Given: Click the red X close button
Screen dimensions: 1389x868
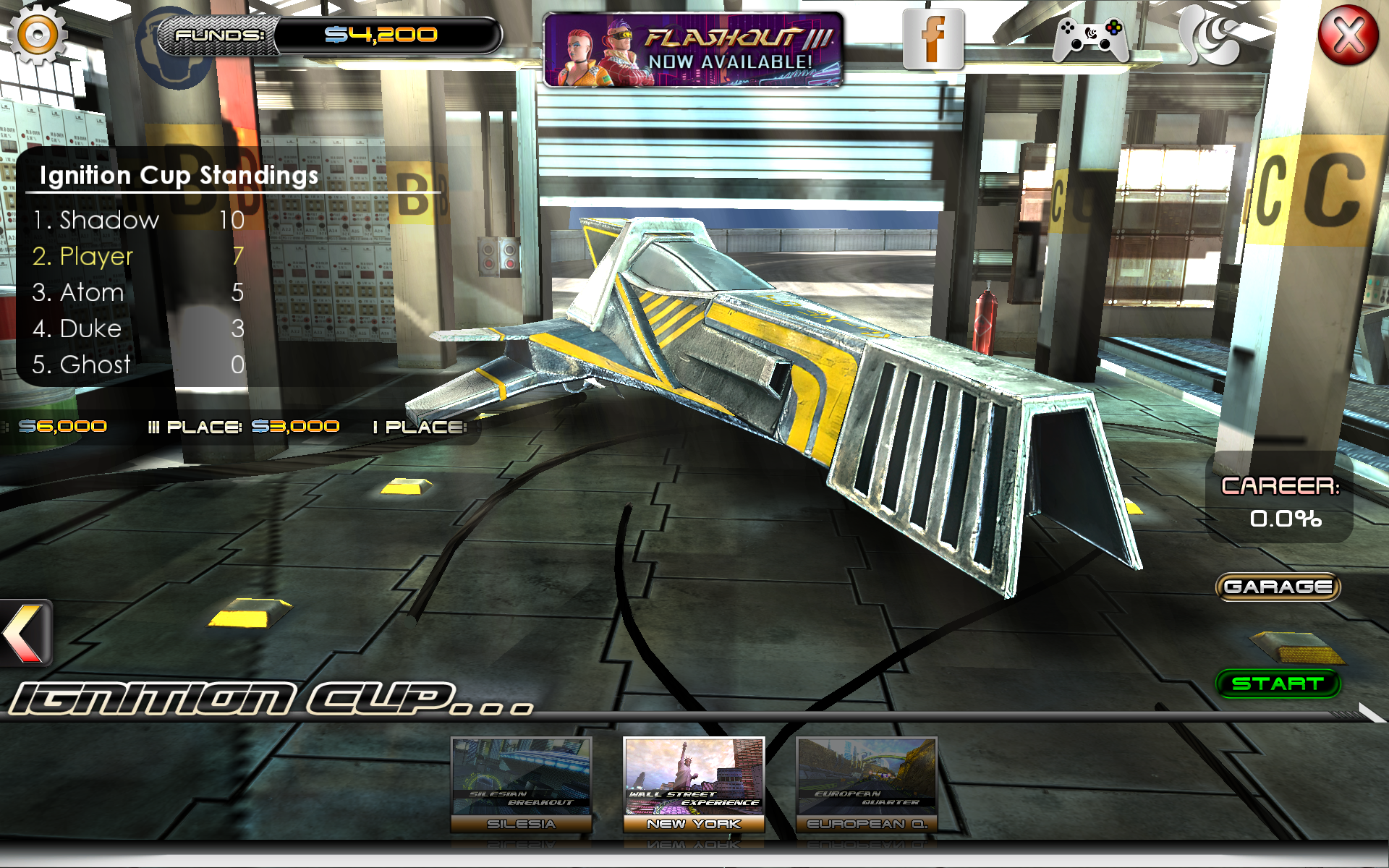Looking at the screenshot, I should 1347,35.
